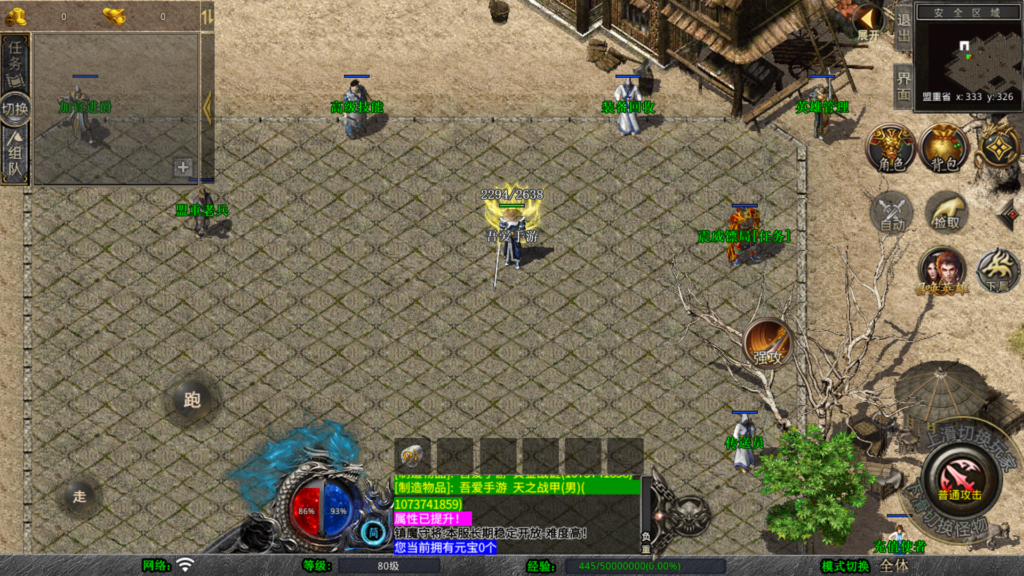Activate the 强攻 strong attack skill
The image size is (1024, 576).
tap(768, 345)
